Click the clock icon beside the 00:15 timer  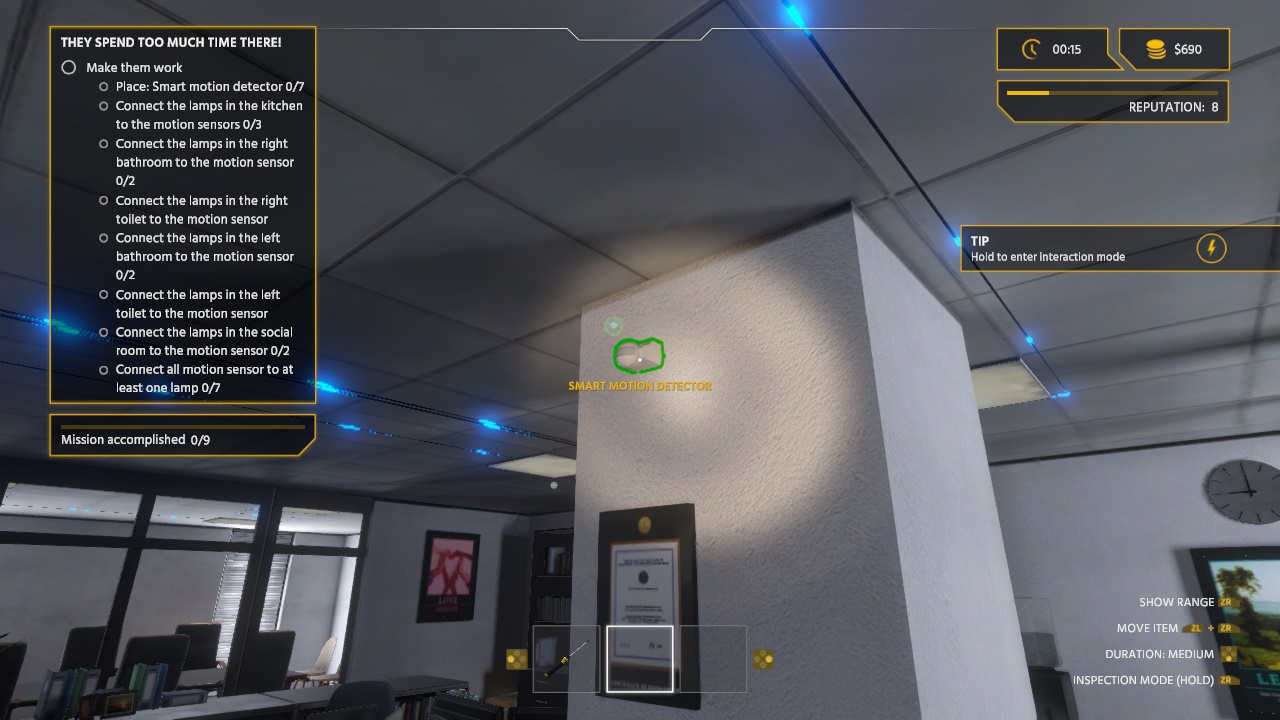pos(1031,48)
